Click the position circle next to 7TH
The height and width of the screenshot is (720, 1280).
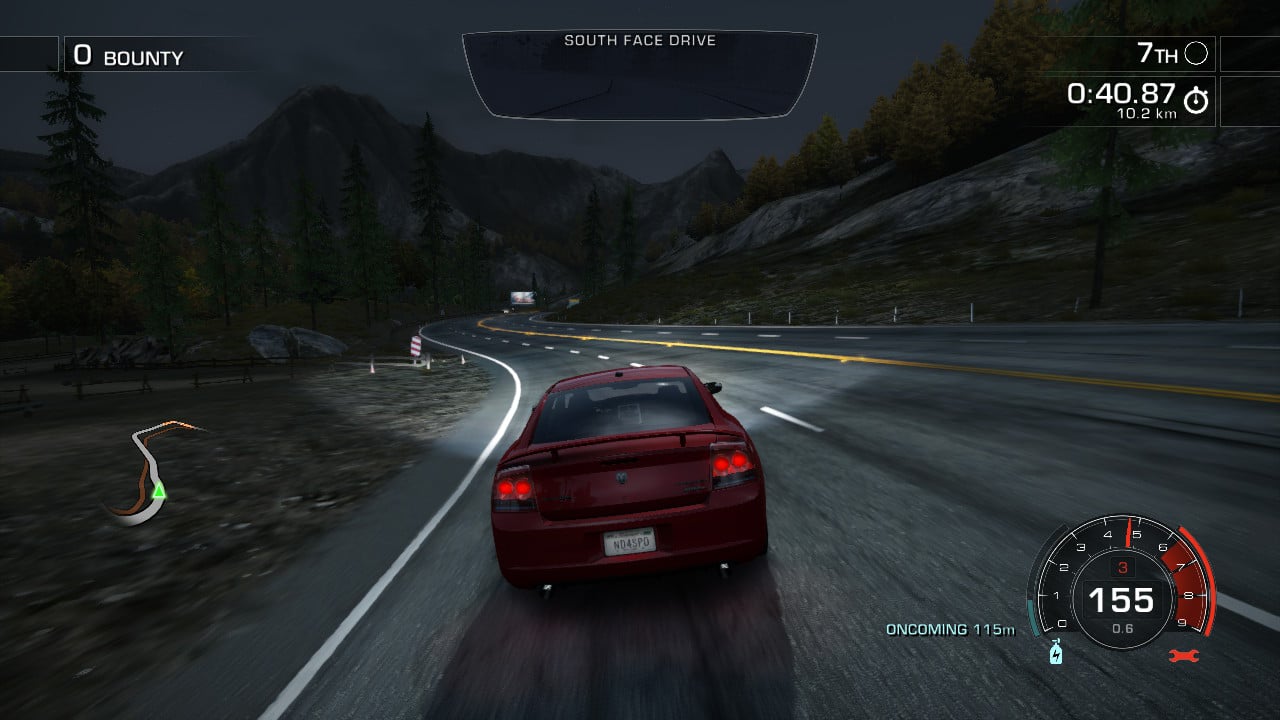(1196, 54)
